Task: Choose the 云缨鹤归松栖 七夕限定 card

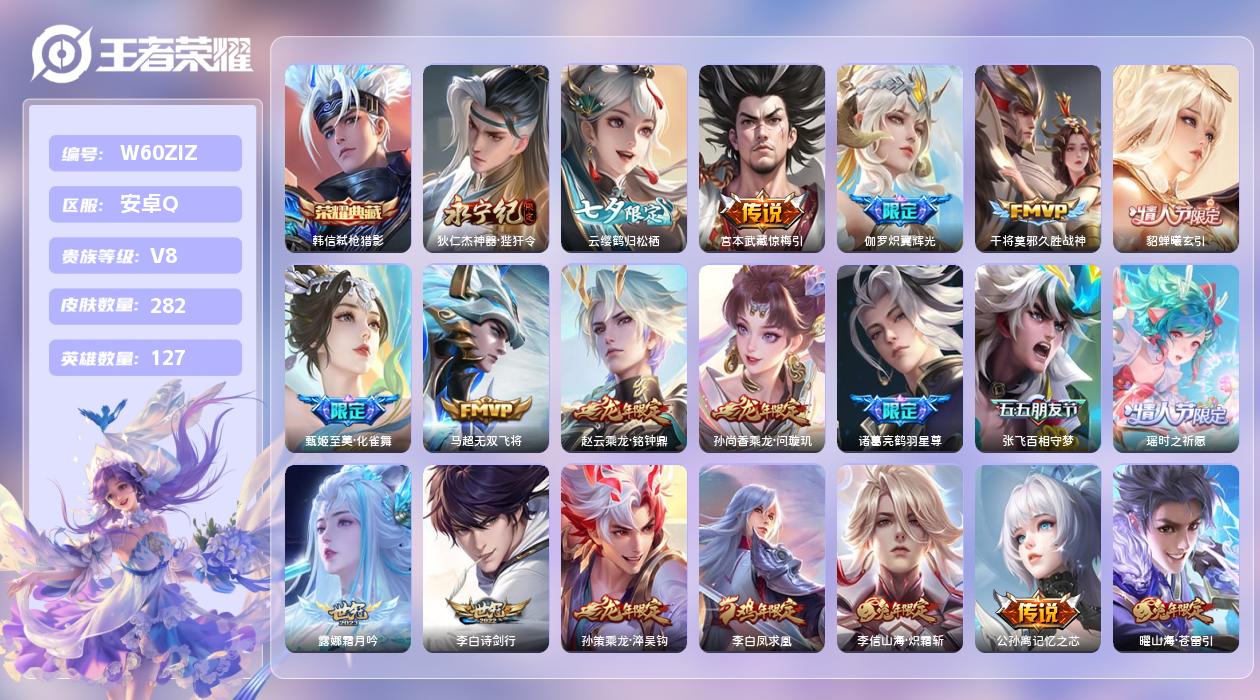Action: (x=624, y=158)
